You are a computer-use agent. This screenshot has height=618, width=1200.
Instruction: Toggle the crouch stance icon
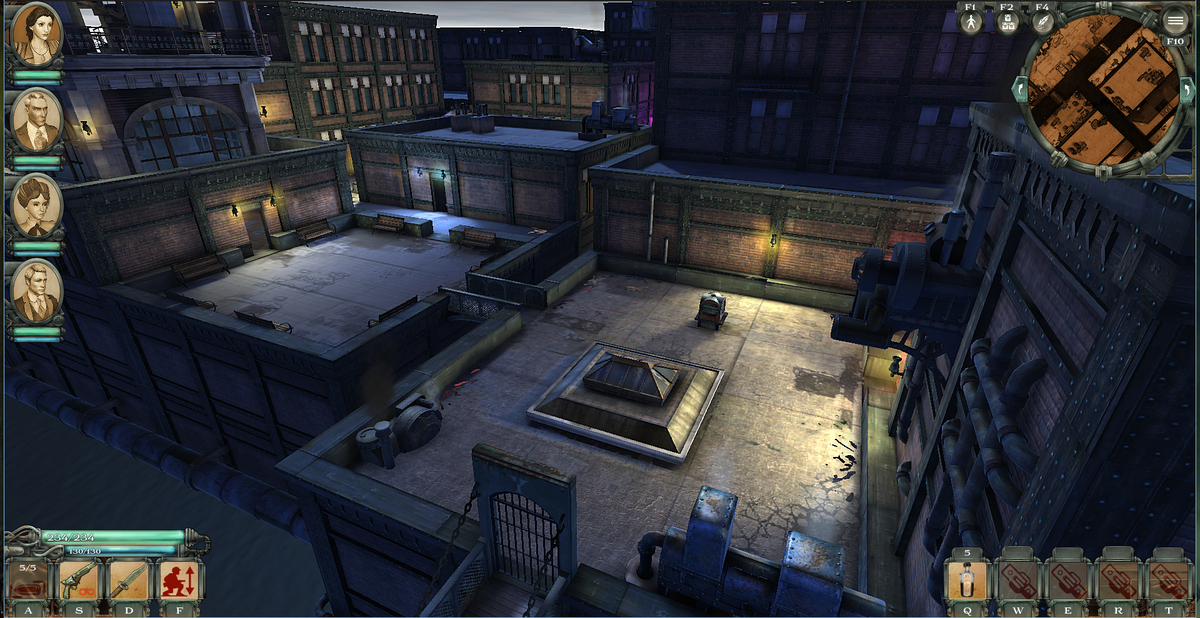tap(180, 580)
